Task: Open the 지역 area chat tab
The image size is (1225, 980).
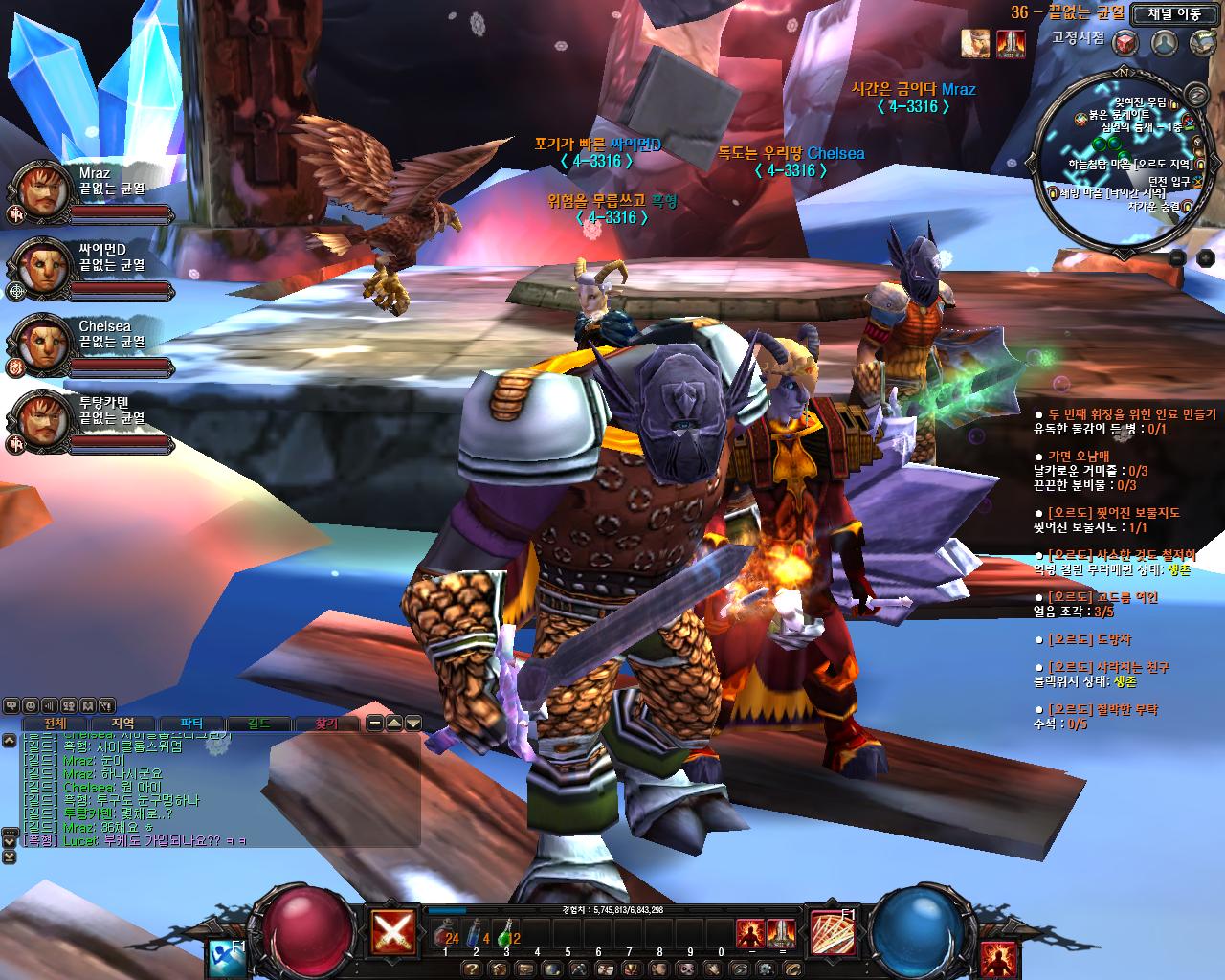Action: point(123,724)
